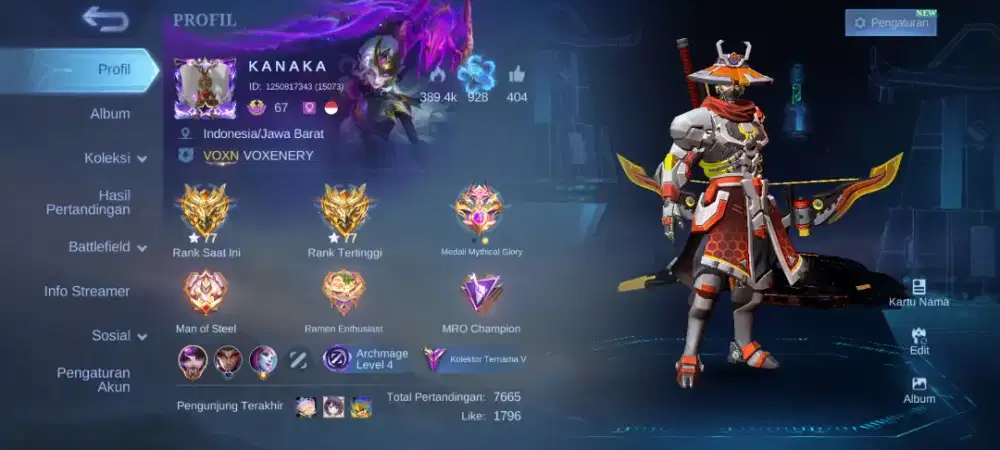1000x450 pixels.
Task: Open Pengaturan settings button
Action: click(x=890, y=22)
